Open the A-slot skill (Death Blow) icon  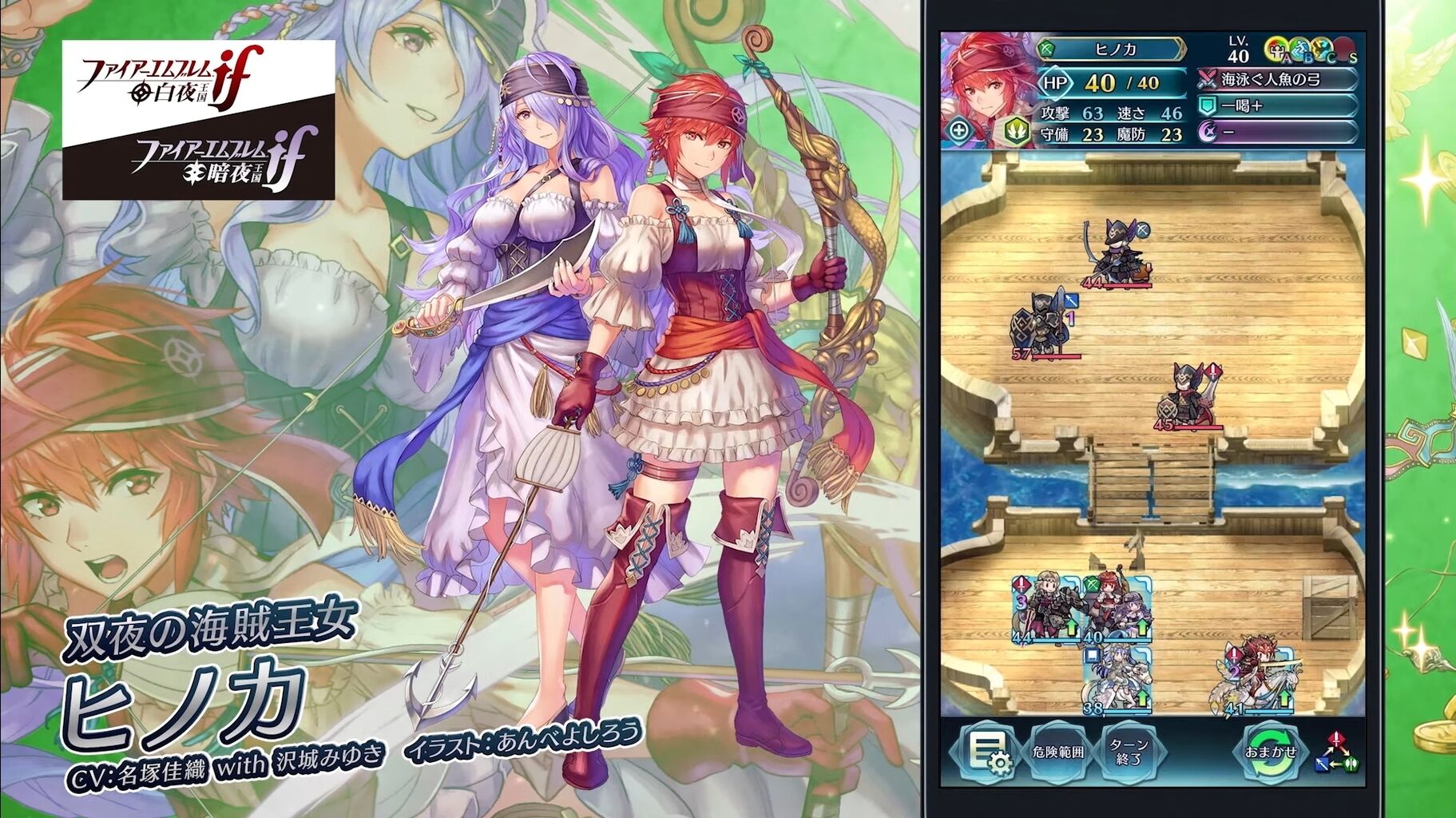coord(1276,50)
